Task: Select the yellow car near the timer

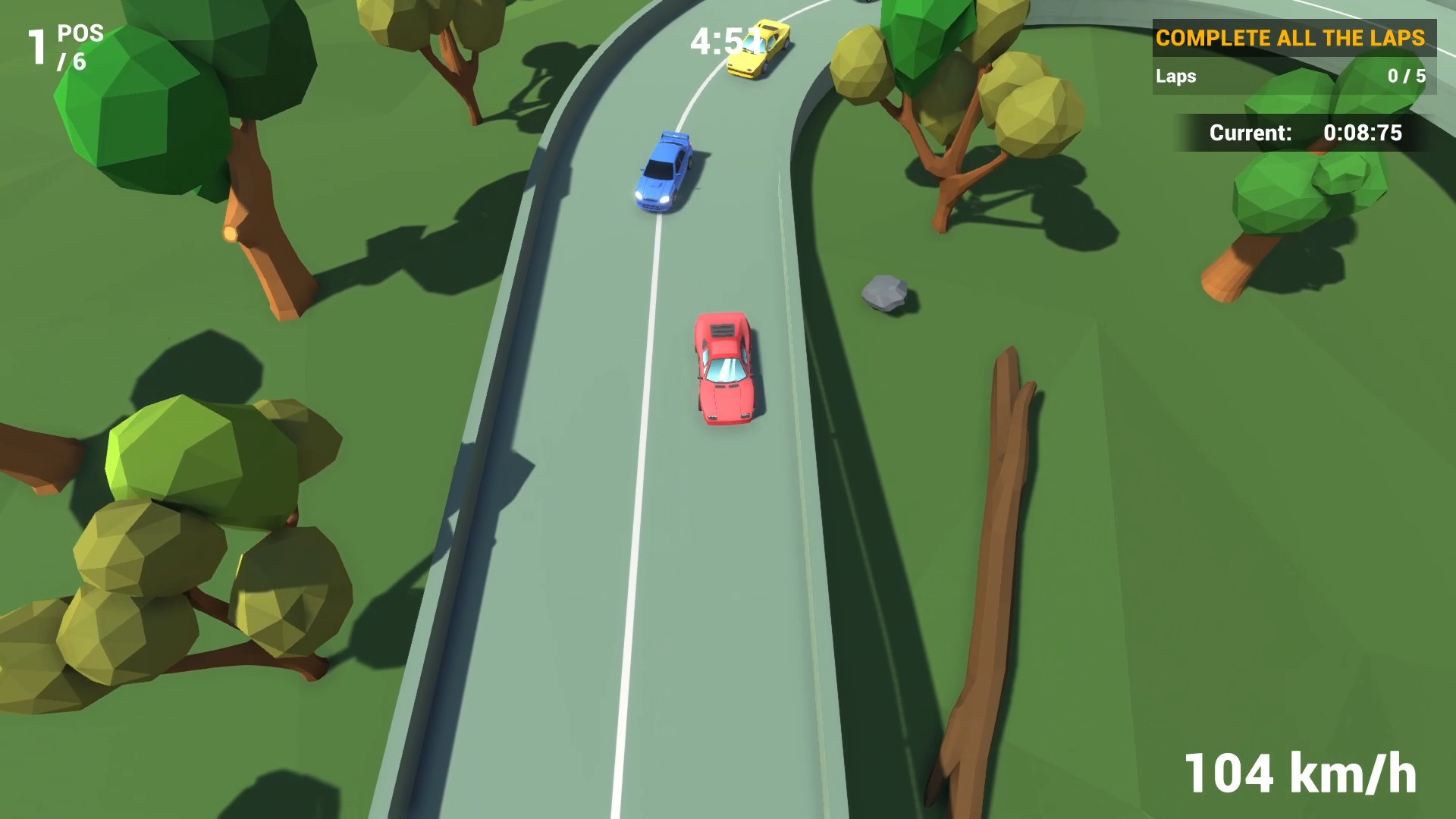Action: click(757, 47)
